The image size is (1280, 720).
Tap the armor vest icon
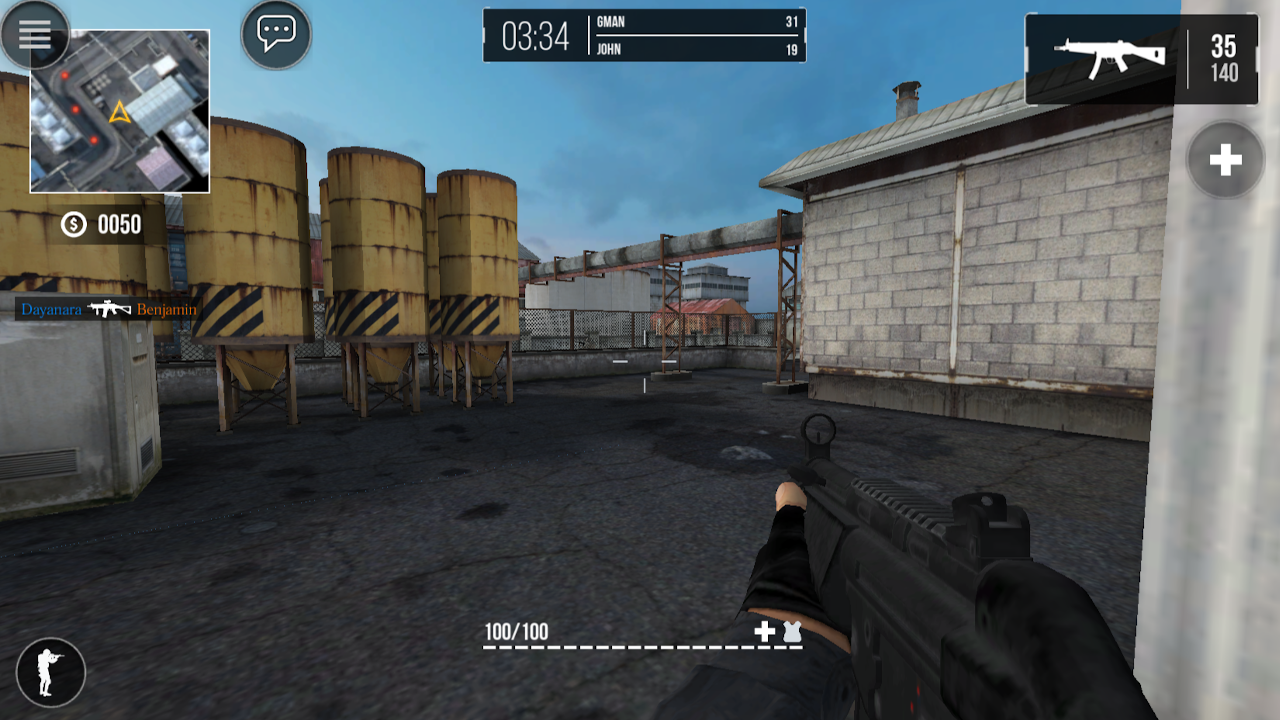pyautogui.click(x=789, y=633)
